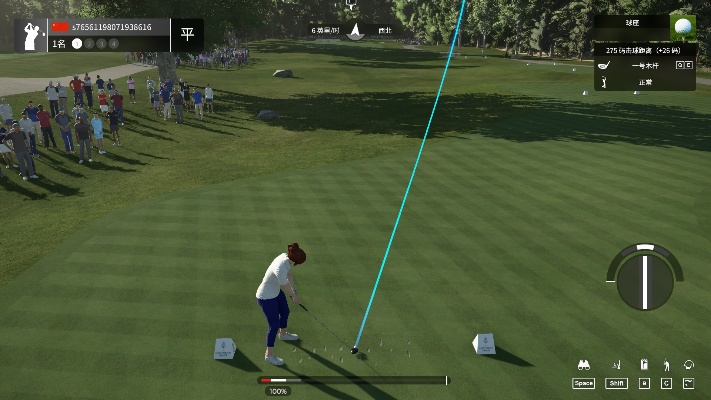Image resolution: width=711 pixels, height=400 pixels.
Task: Change the shot type row (正常)
Action: click(644, 82)
